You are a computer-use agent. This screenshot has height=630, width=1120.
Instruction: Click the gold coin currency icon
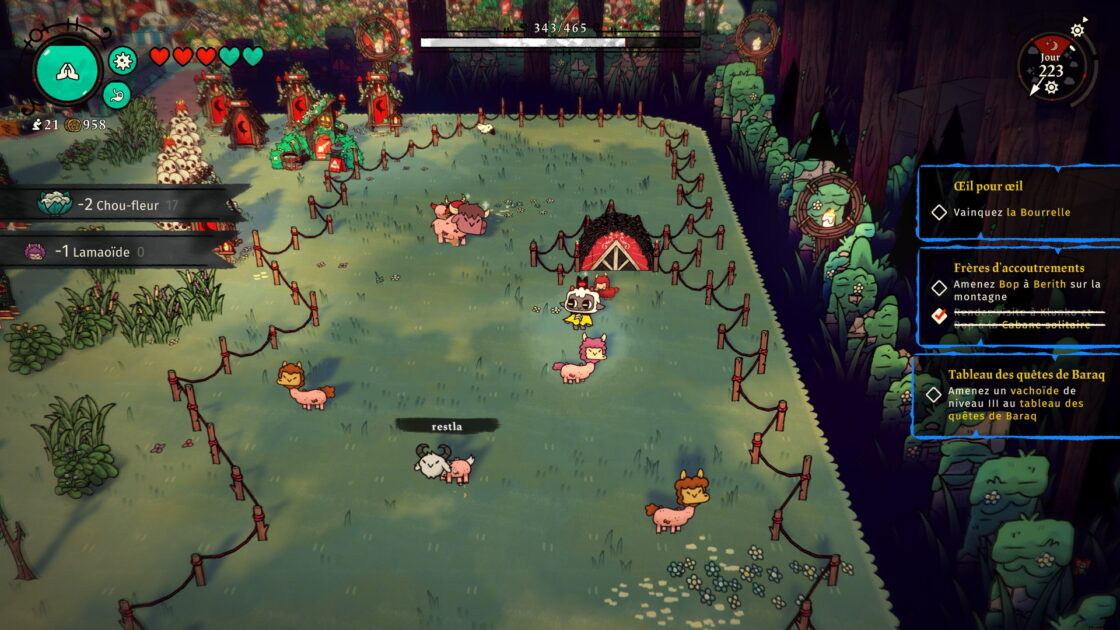click(73, 125)
